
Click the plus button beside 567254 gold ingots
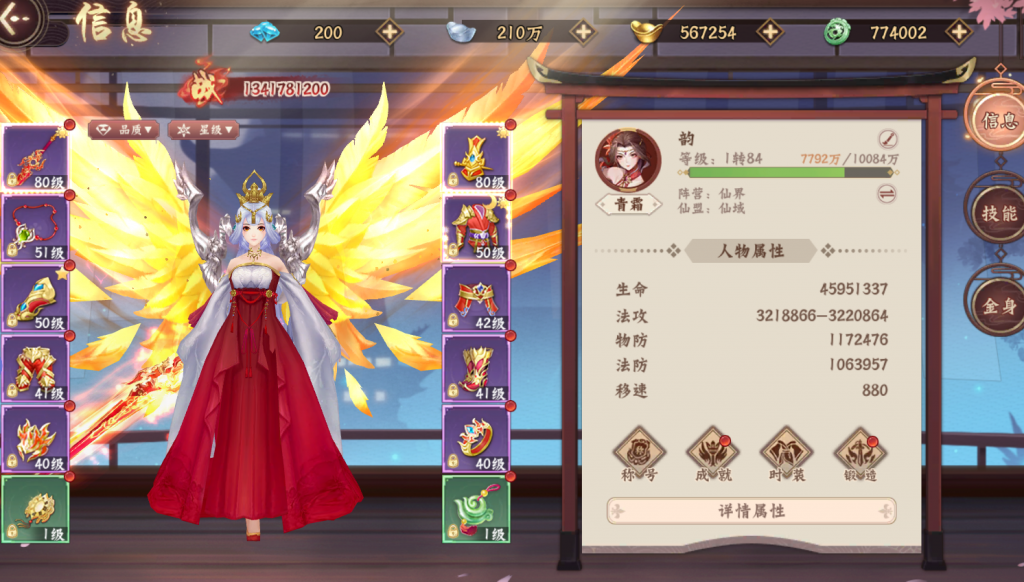(x=769, y=32)
